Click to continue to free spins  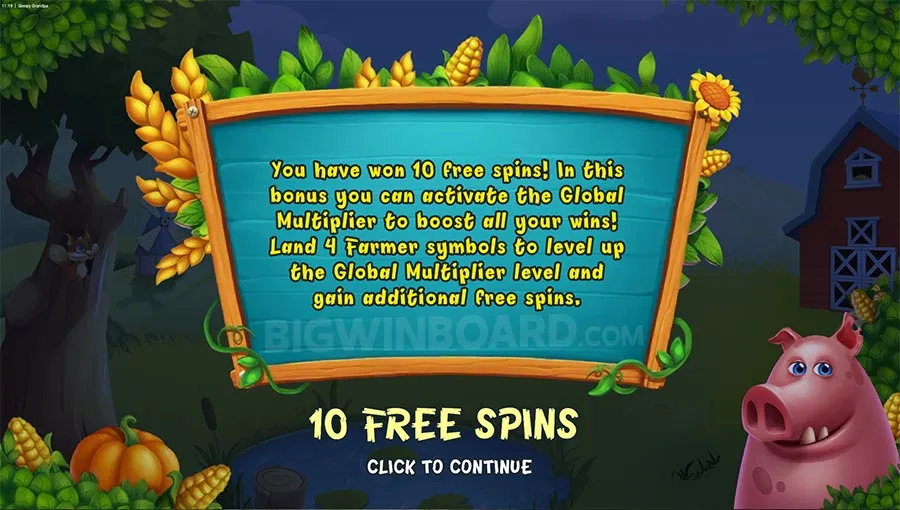point(449,466)
